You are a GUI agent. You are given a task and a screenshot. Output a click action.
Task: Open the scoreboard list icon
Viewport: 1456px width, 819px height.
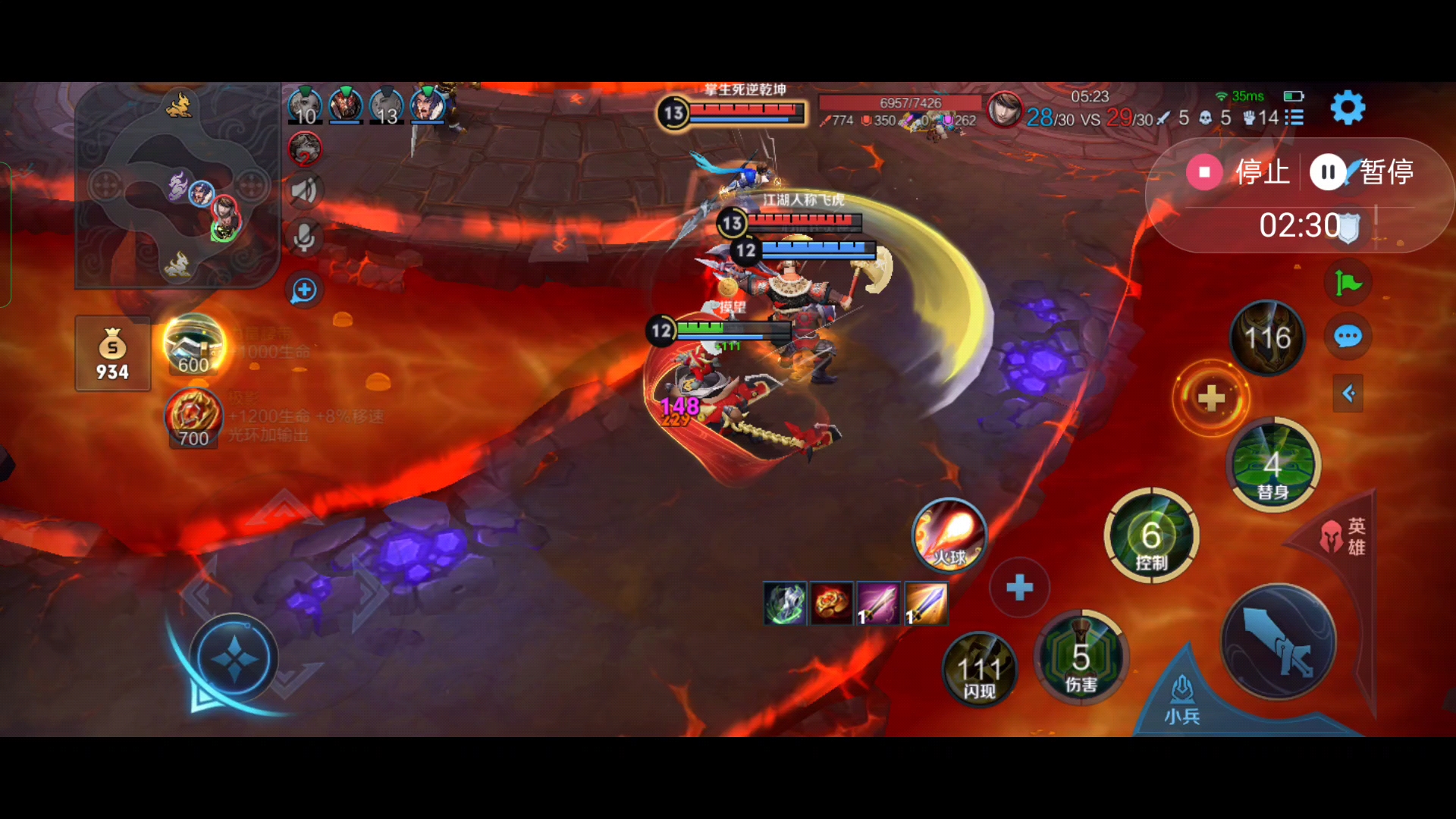[1294, 118]
